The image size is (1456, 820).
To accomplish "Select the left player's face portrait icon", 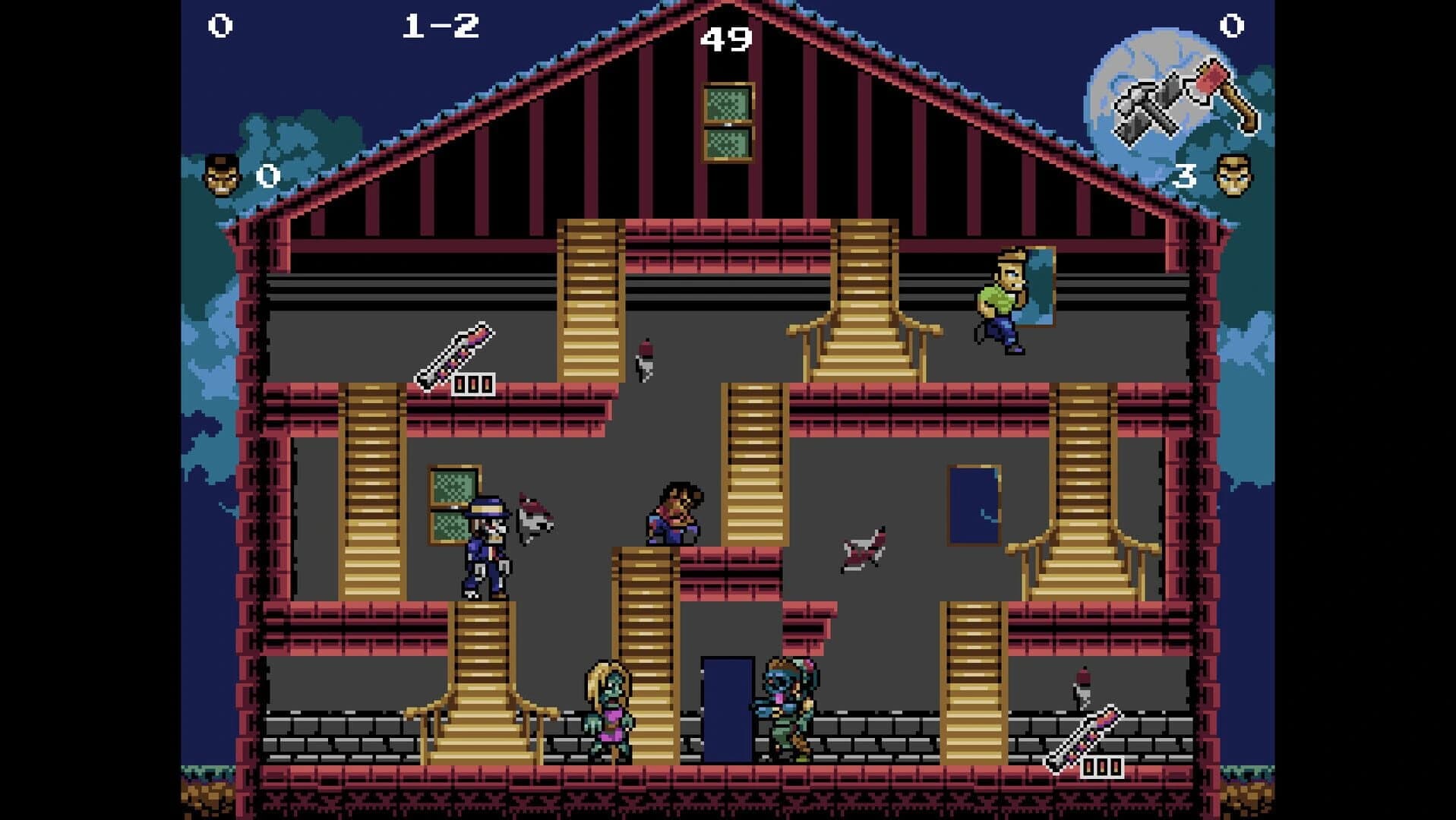I will point(221,173).
